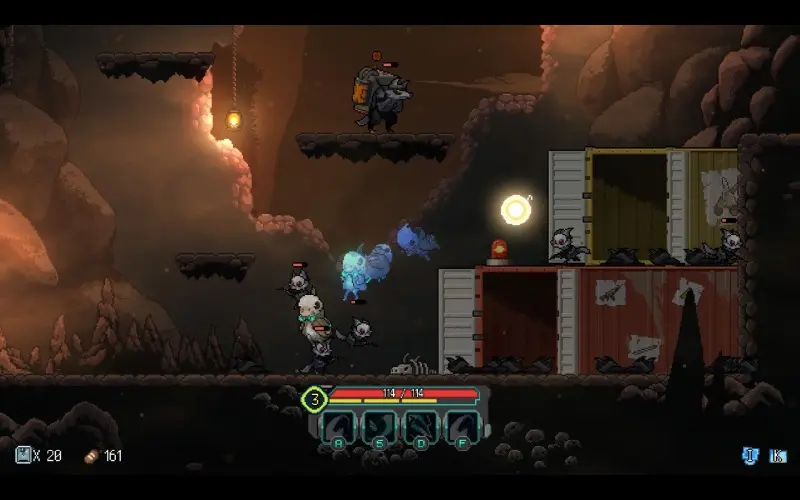The height and width of the screenshot is (500, 800).
Task: Open the blue bag icon marked I
Action: coord(750,456)
